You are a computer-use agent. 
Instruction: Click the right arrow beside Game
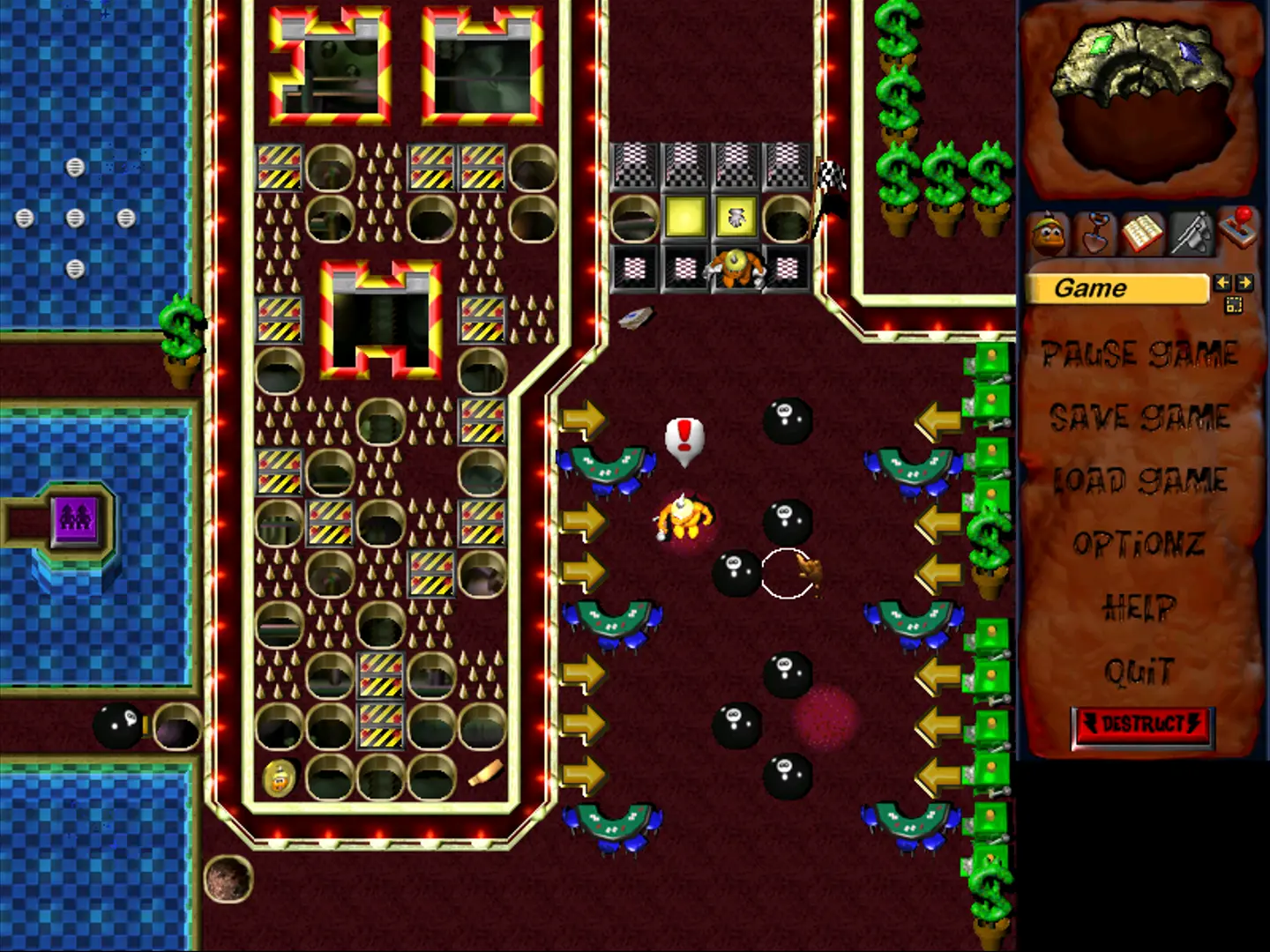(1244, 283)
